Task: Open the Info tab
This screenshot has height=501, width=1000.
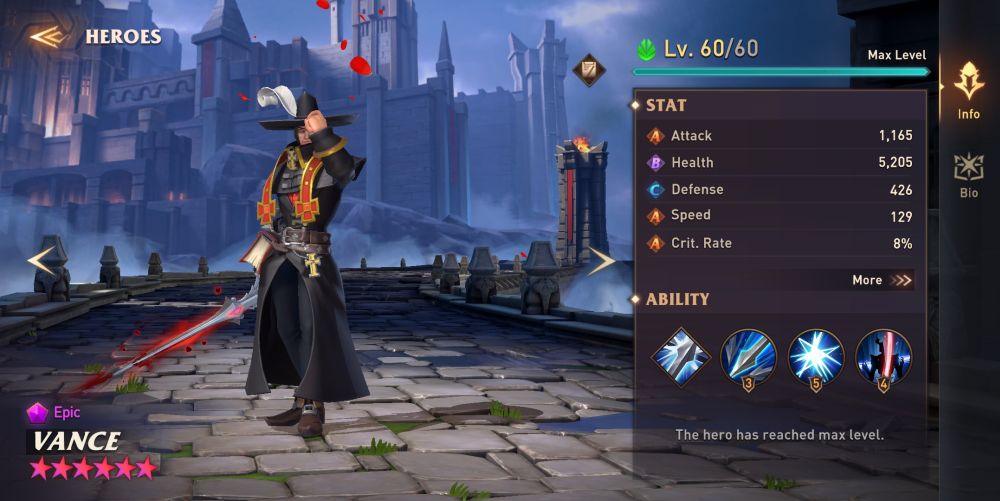Action: (x=968, y=90)
